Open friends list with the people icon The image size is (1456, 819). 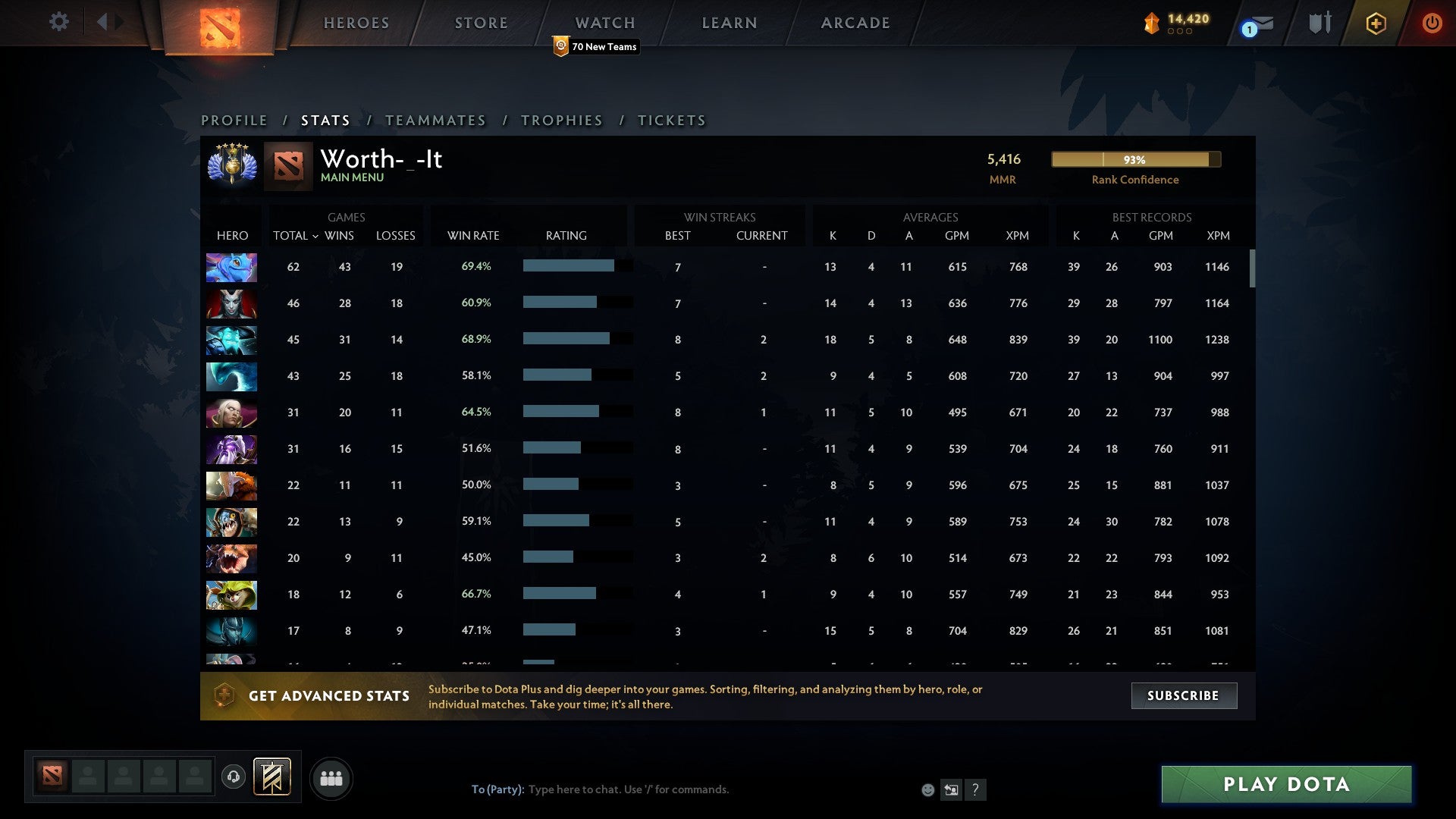point(331,777)
